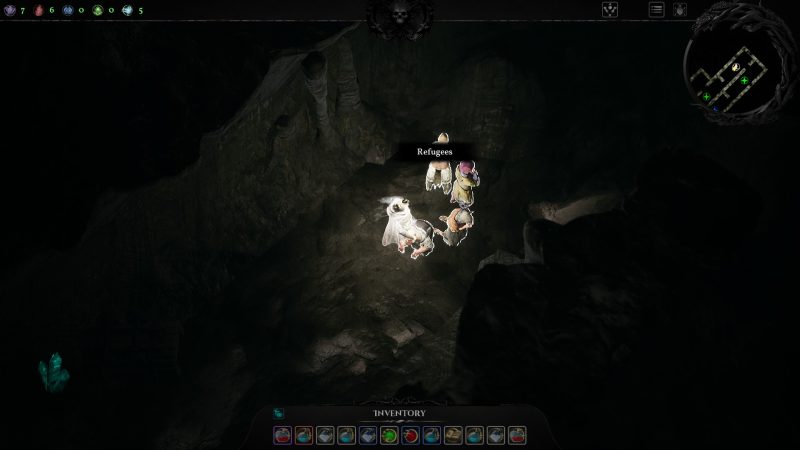800x450 pixels.
Task: Use the scroll item in the inventory bar
Action: click(x=453, y=435)
